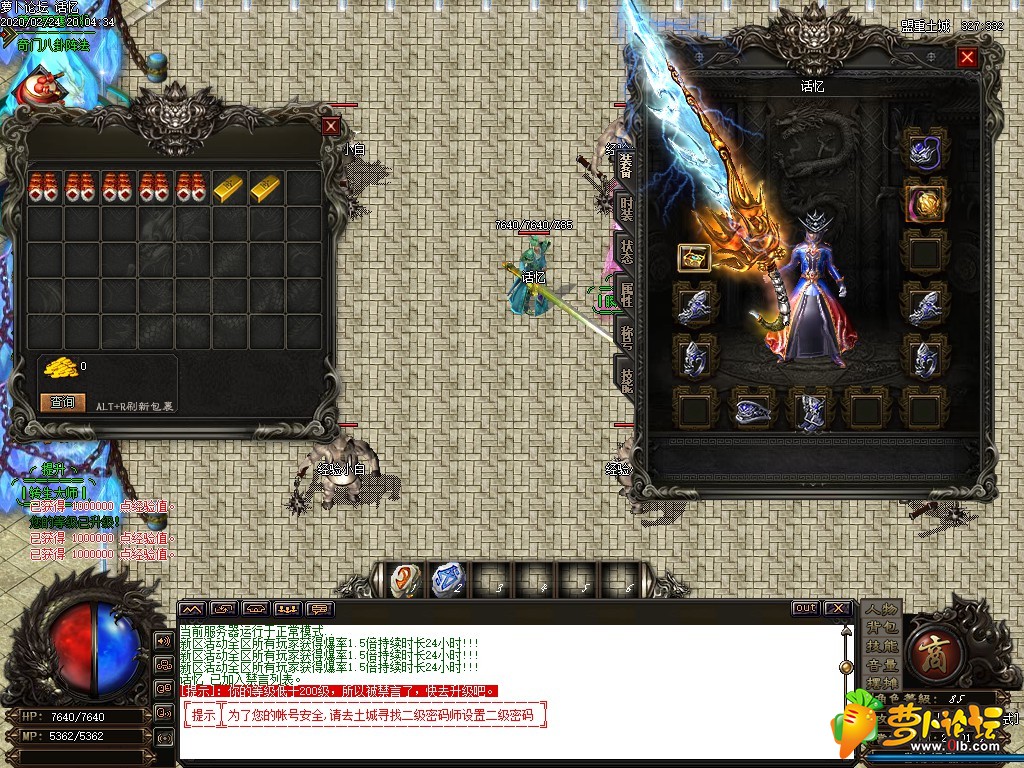
Task: Select the 装备 equipment tab
Action: pyautogui.click(x=626, y=164)
